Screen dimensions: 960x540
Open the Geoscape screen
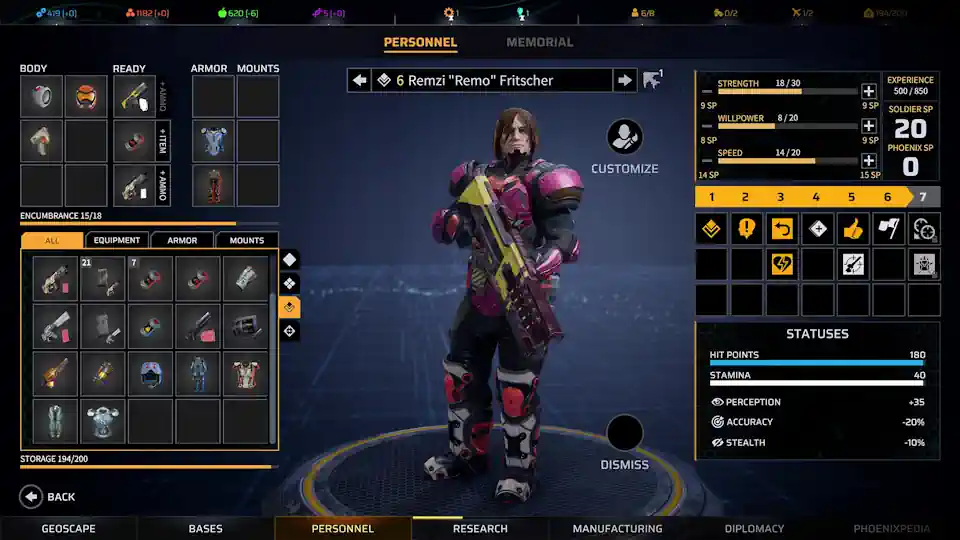point(69,528)
